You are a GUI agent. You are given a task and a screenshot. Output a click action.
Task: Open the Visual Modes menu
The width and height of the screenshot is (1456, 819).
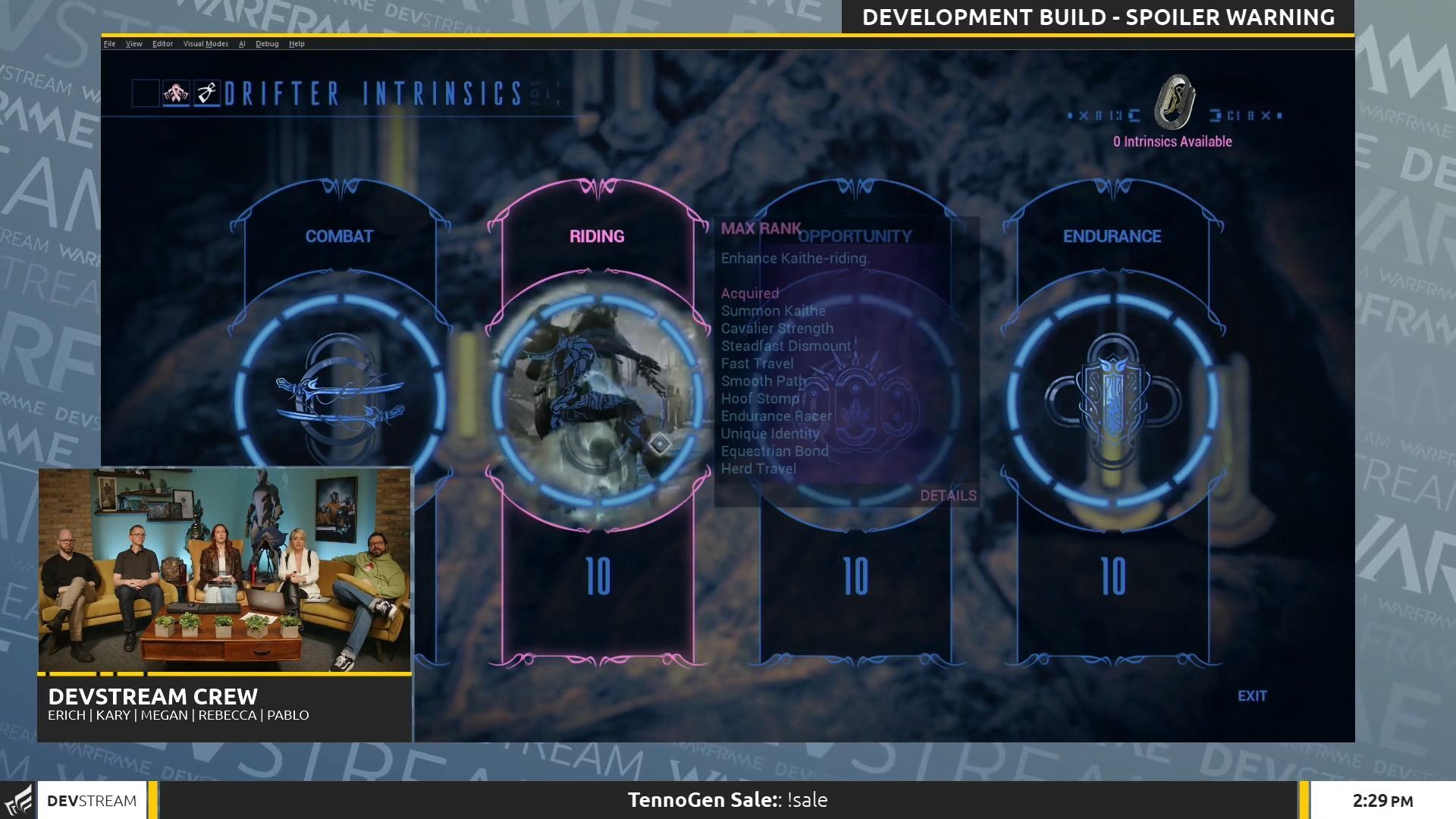[206, 43]
